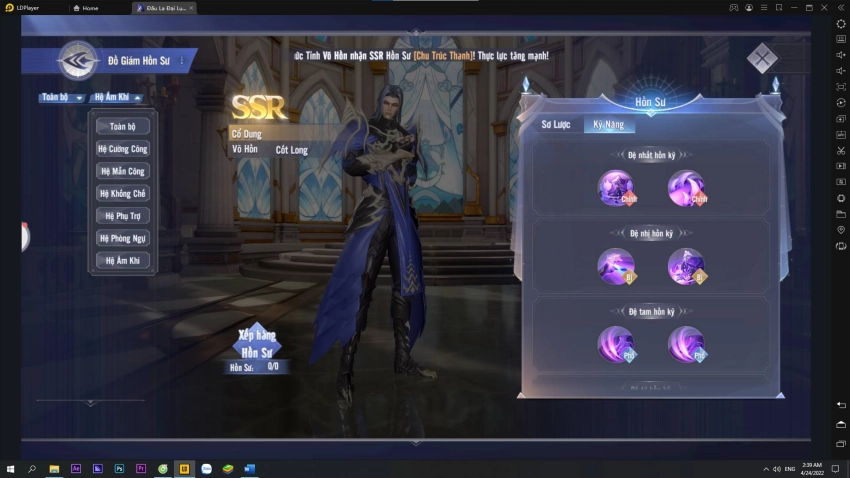
Task: Click the info icon beside Đồ Giám Hồn Sư
Action: coord(182,61)
